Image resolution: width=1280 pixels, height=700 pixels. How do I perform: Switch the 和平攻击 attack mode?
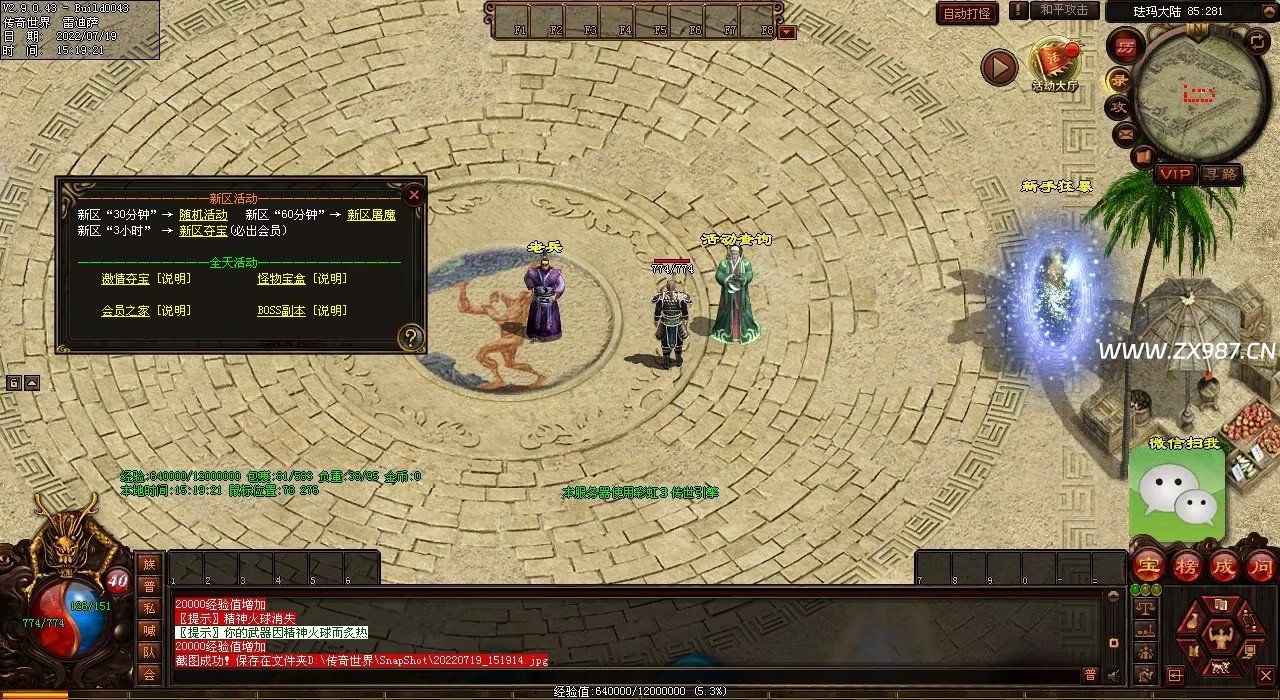(1063, 10)
